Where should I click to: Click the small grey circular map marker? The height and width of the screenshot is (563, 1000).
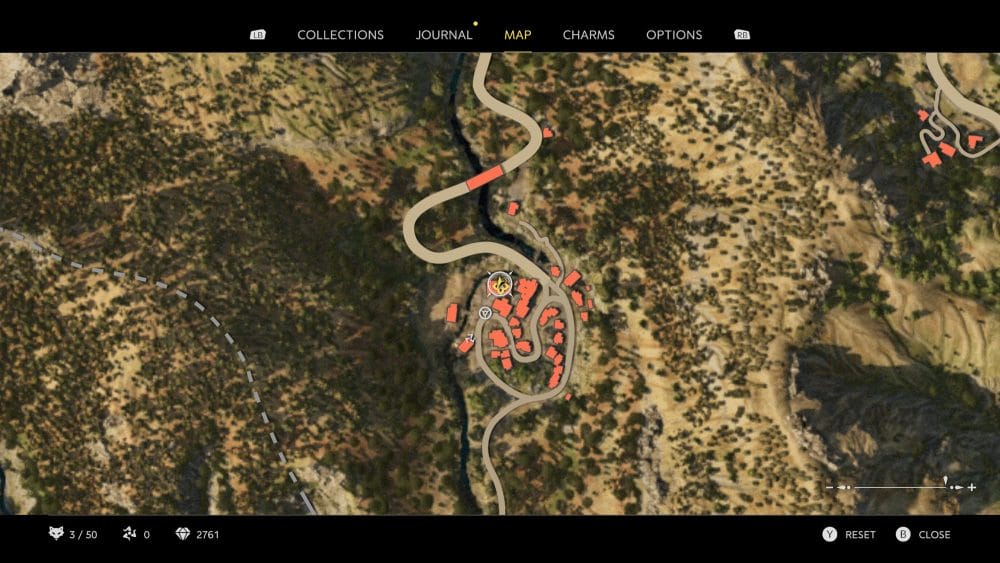485,313
